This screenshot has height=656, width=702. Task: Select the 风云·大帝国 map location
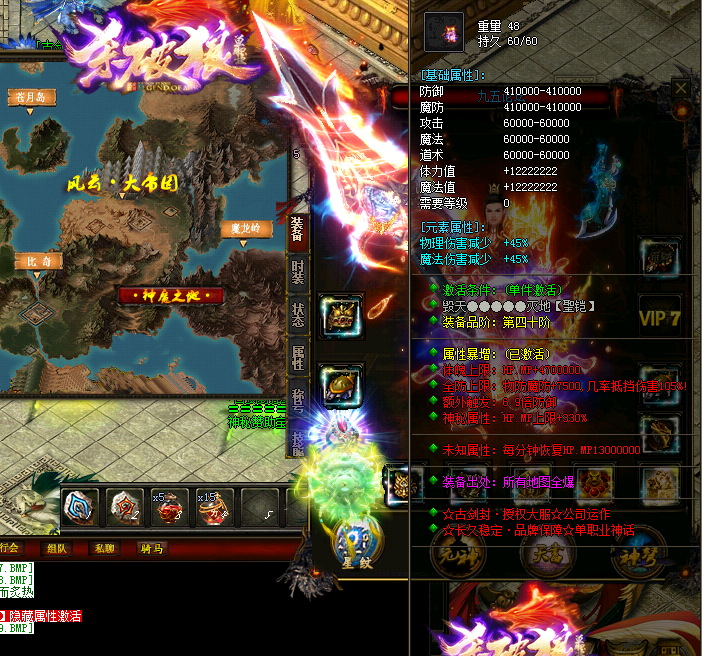point(122,184)
